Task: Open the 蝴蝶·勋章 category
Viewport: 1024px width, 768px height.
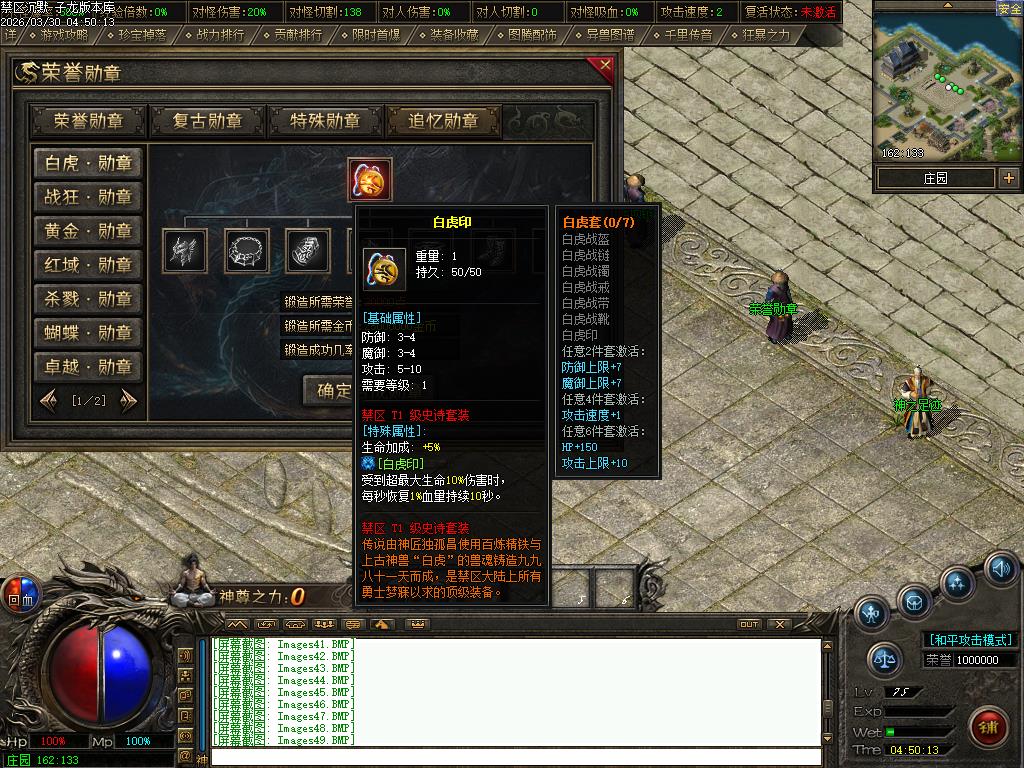Action: (x=88, y=332)
